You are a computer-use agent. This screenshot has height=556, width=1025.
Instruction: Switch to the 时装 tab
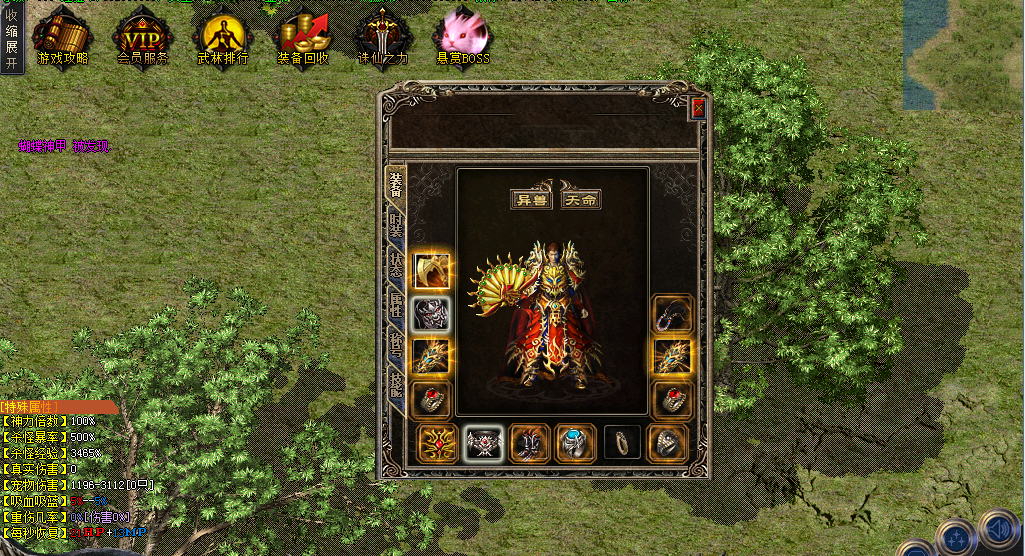click(x=397, y=224)
